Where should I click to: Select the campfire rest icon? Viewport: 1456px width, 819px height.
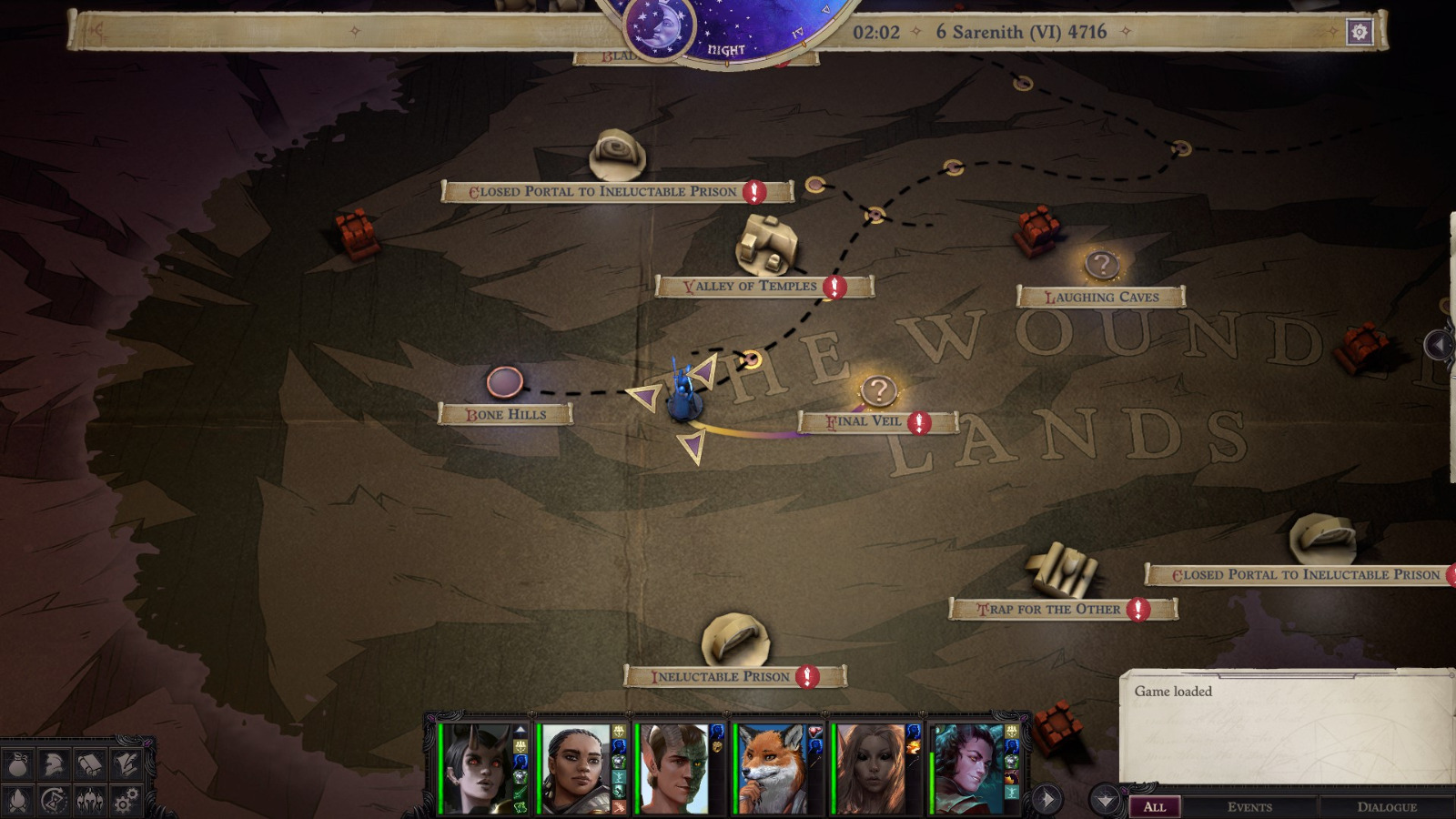click(x=18, y=801)
